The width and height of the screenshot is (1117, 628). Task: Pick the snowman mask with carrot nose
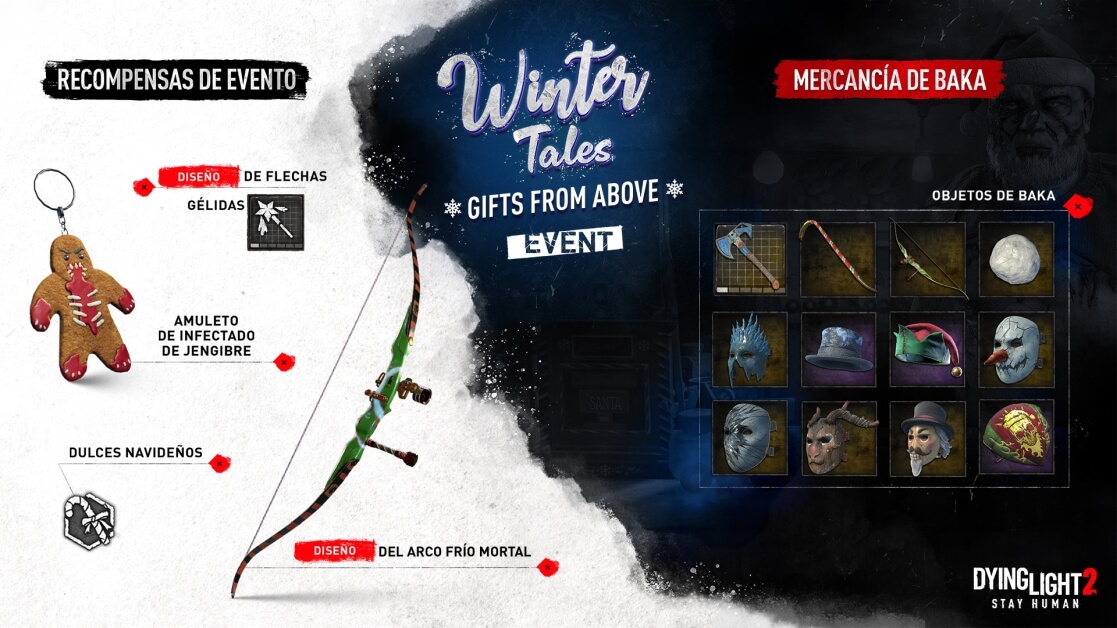point(1016,348)
